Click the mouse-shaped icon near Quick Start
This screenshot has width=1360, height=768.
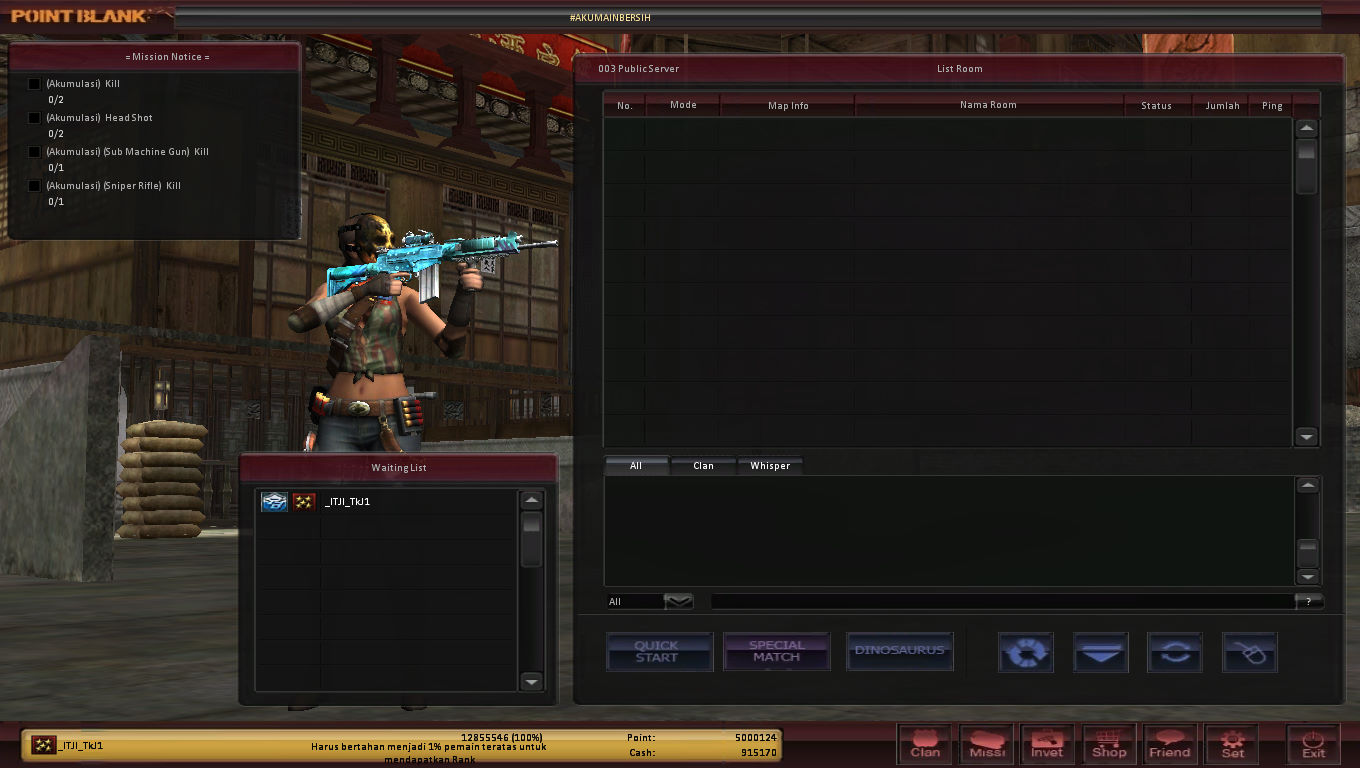(1249, 652)
